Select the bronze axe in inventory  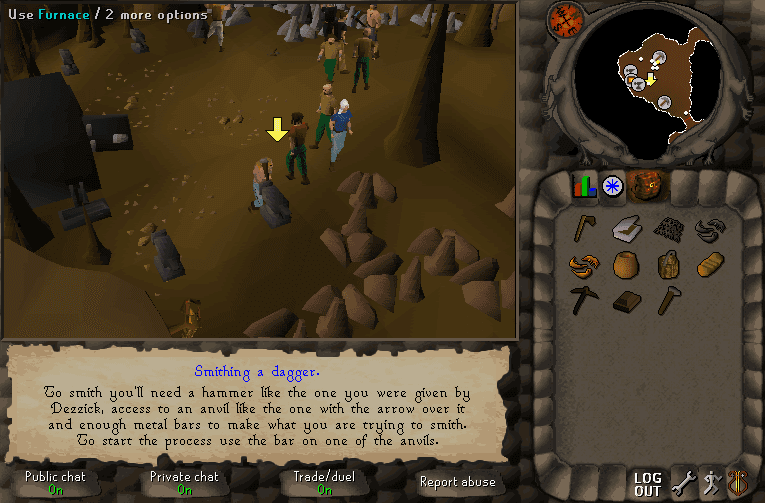(584, 229)
